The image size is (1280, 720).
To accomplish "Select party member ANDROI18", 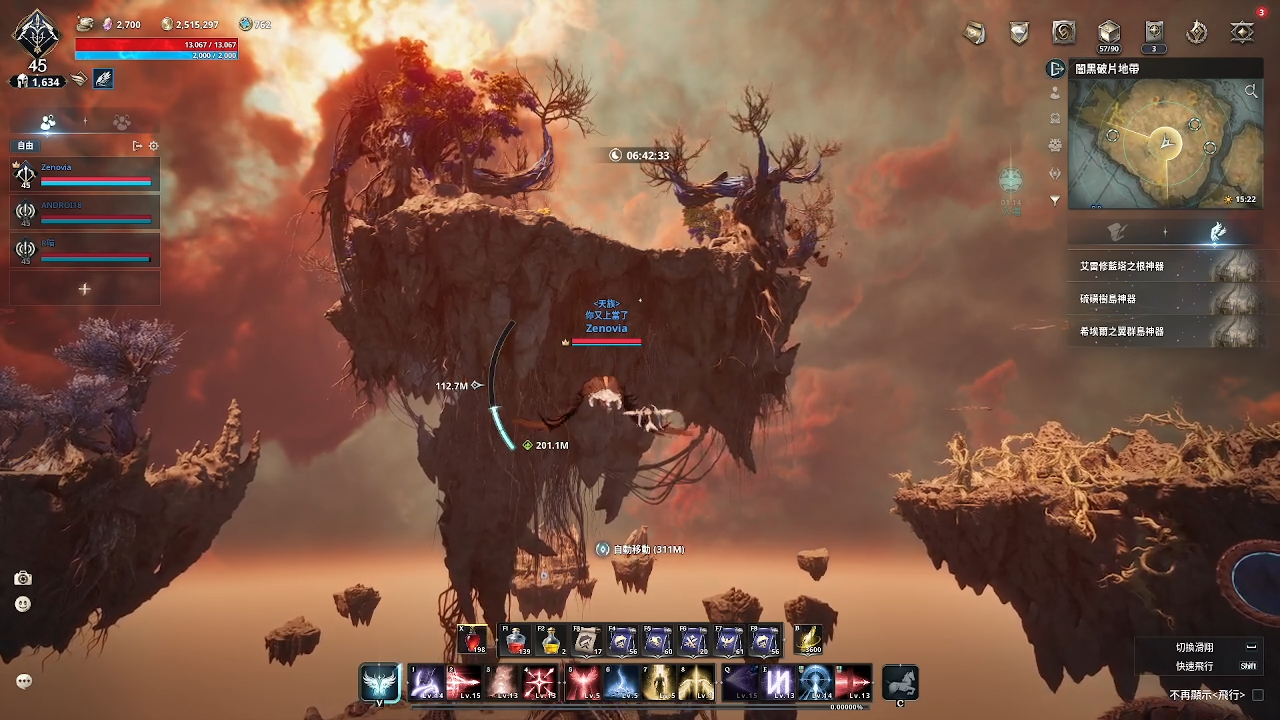I will pos(85,212).
